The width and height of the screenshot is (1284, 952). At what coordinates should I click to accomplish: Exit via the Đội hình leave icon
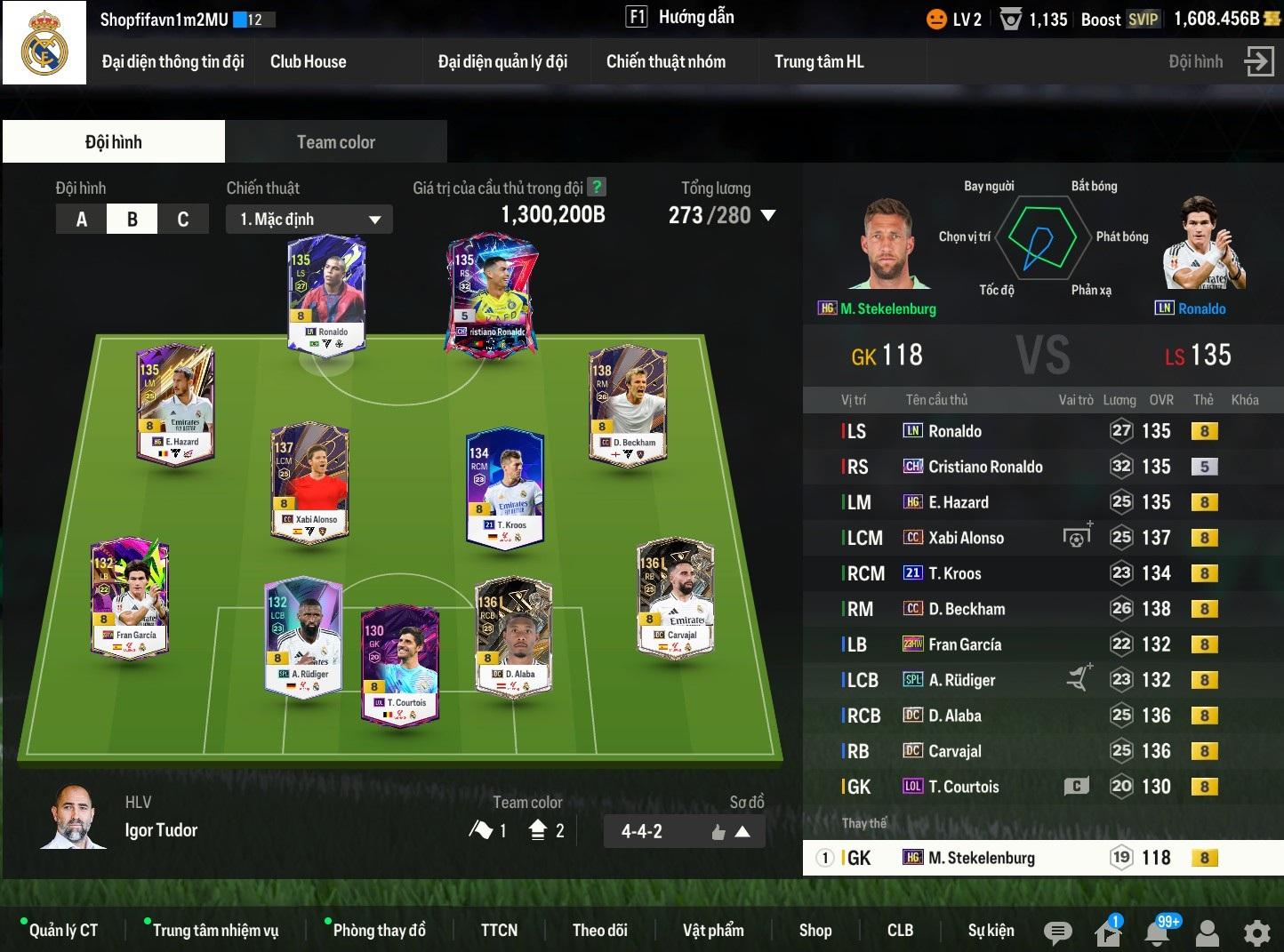(x=1259, y=61)
